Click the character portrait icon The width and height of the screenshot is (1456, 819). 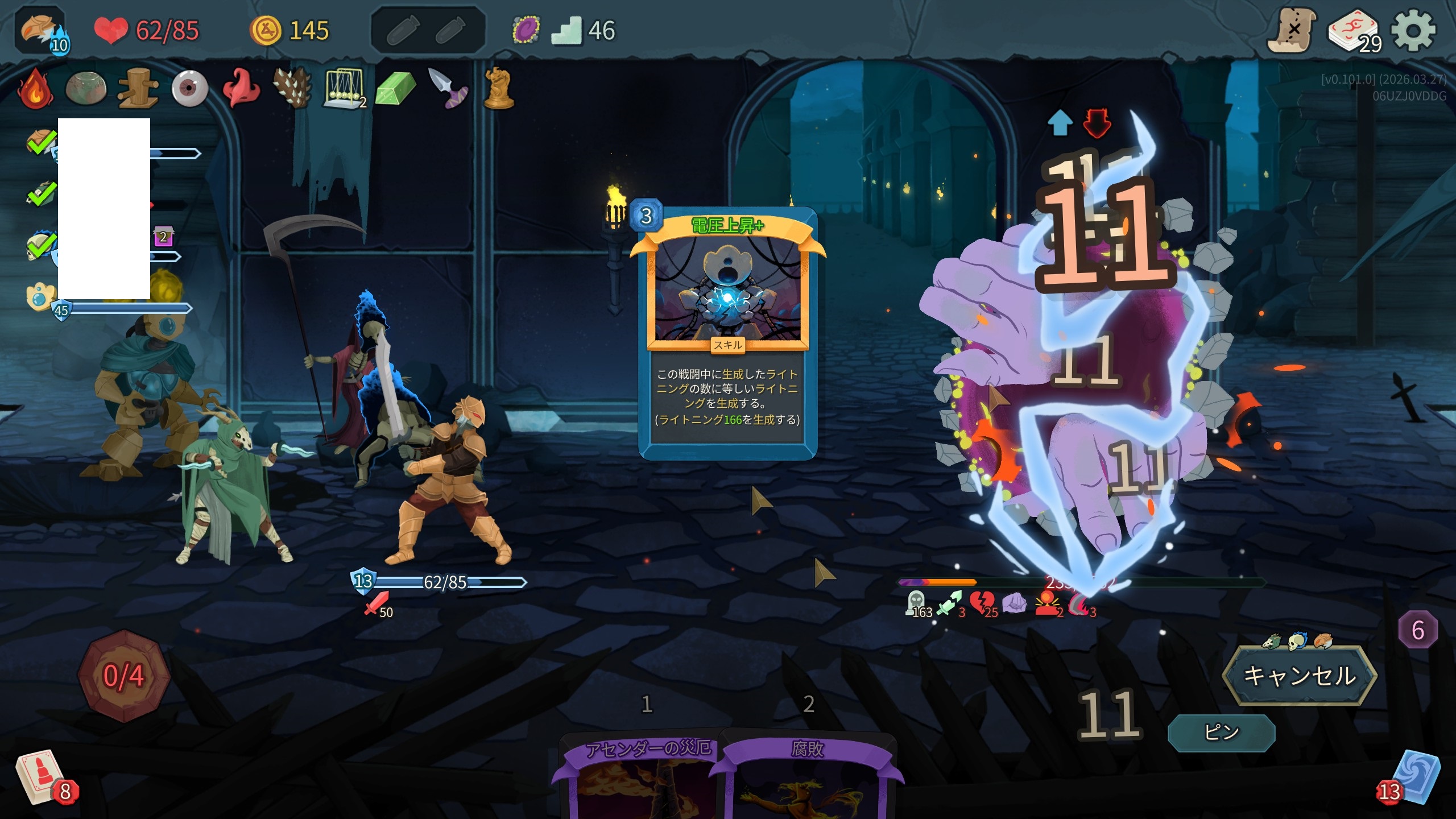tap(41, 31)
